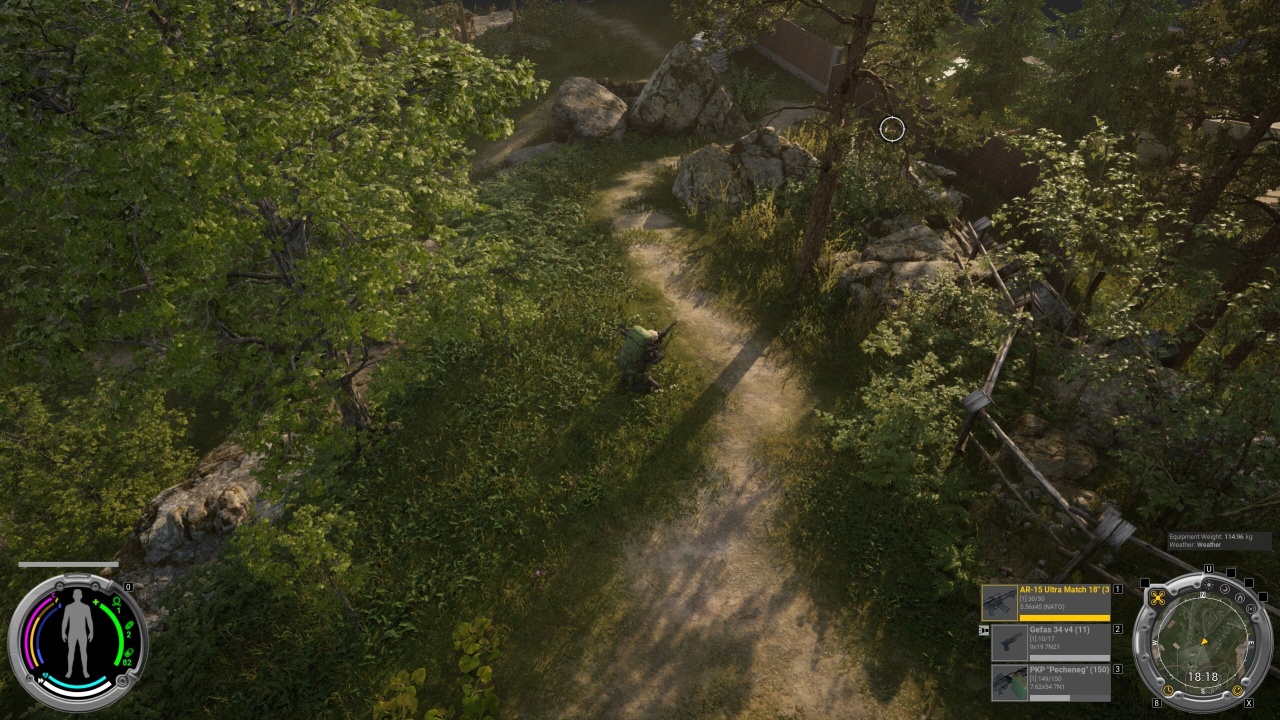The height and width of the screenshot is (720, 1280).
Task: Switch to the Gefas 34 v4 pistol
Action: [x=1050, y=642]
